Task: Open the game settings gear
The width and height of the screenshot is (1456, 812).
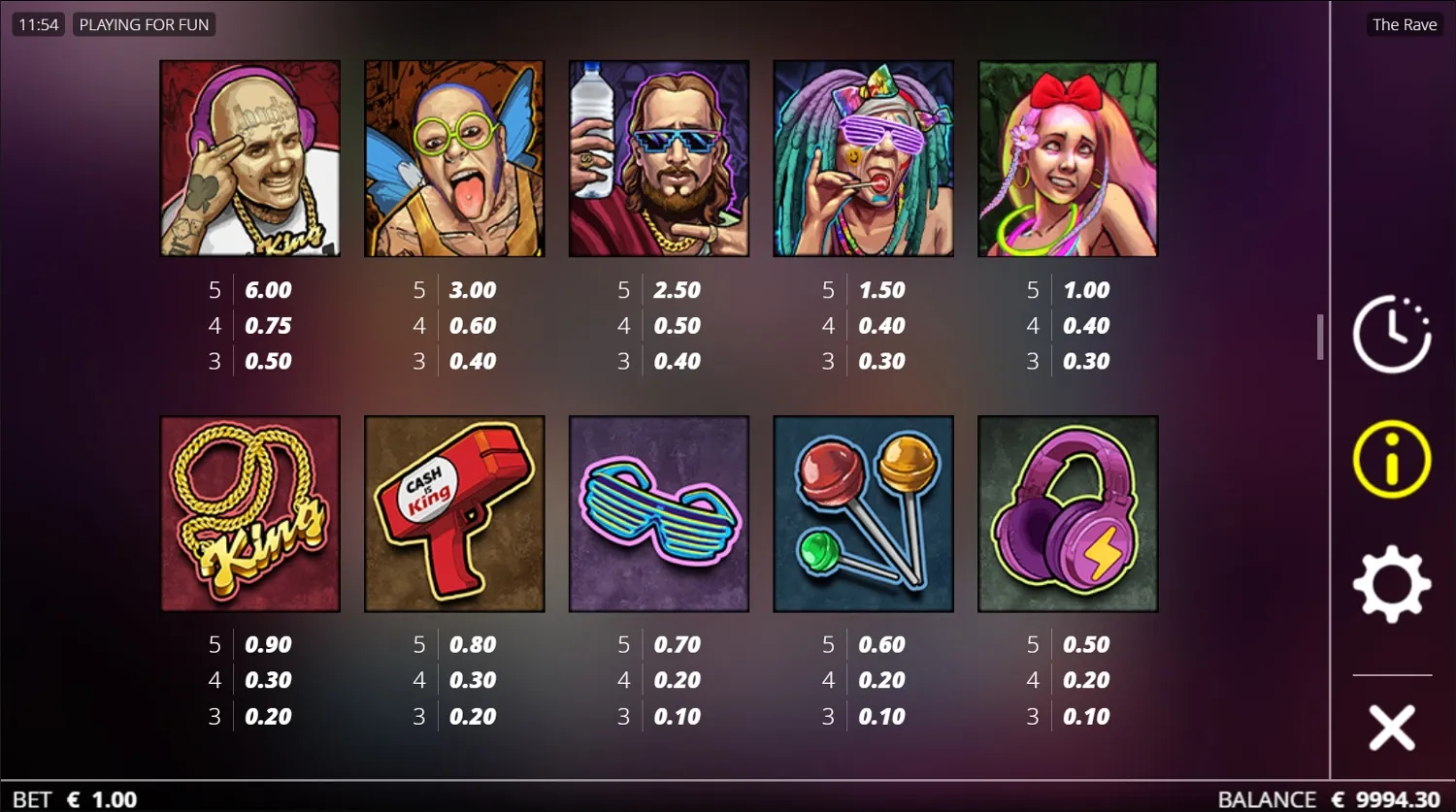Action: 1392,583
